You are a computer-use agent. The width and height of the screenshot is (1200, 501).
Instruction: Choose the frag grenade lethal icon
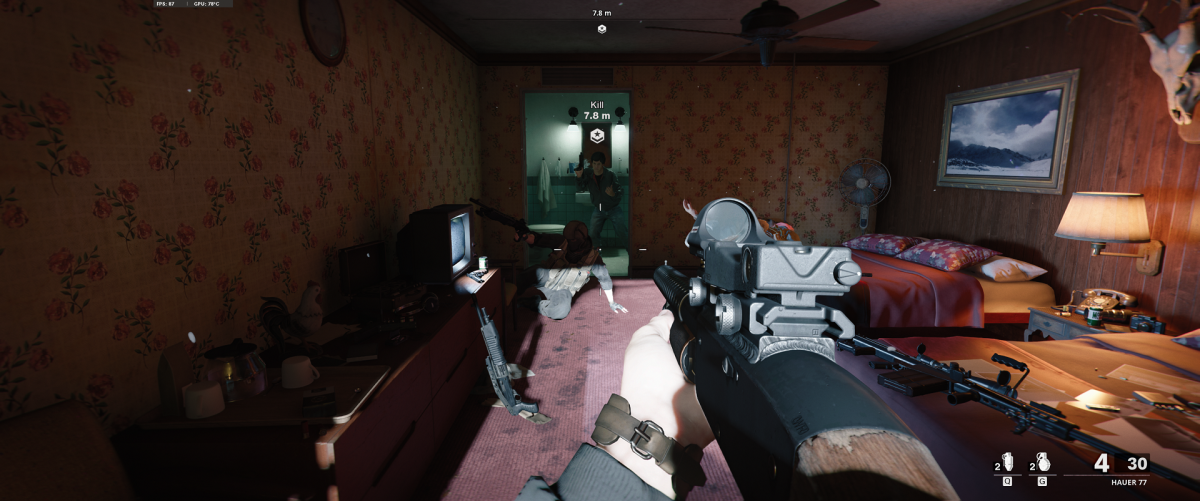pyautogui.click(x=1045, y=465)
